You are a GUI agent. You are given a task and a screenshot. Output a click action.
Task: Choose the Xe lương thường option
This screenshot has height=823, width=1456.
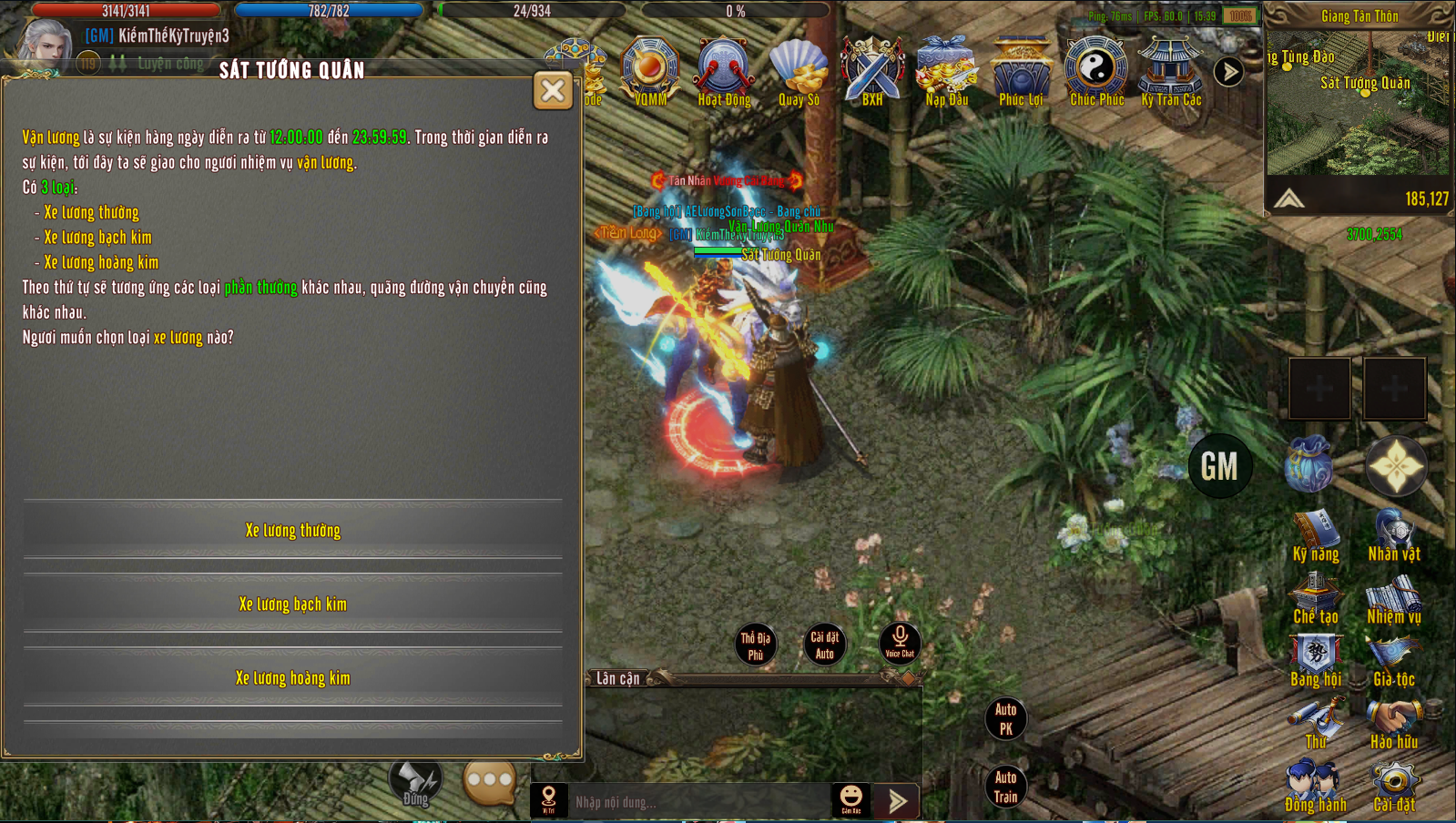[x=292, y=531]
